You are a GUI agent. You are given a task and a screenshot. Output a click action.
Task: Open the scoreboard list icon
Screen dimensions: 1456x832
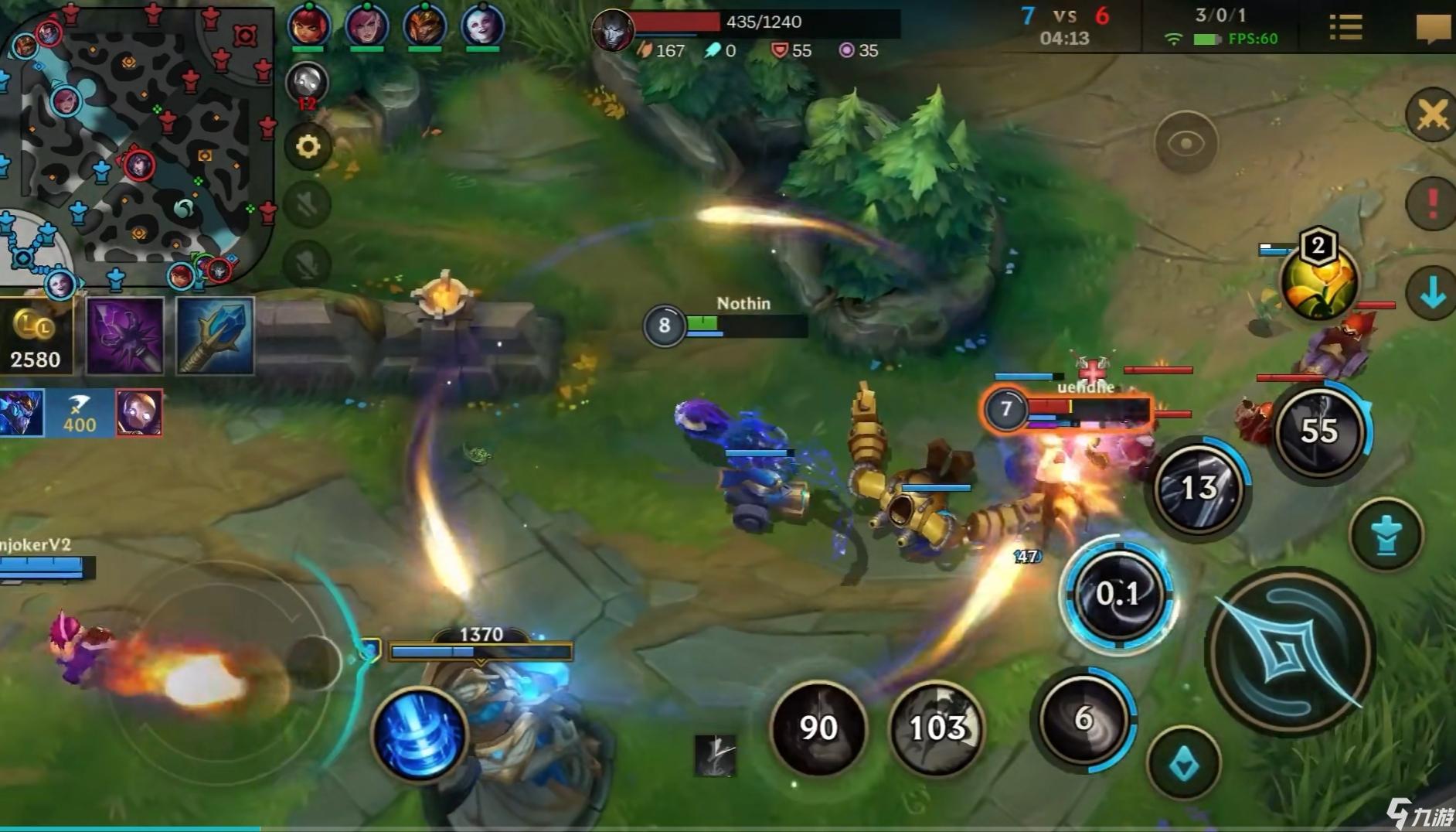(x=1345, y=28)
